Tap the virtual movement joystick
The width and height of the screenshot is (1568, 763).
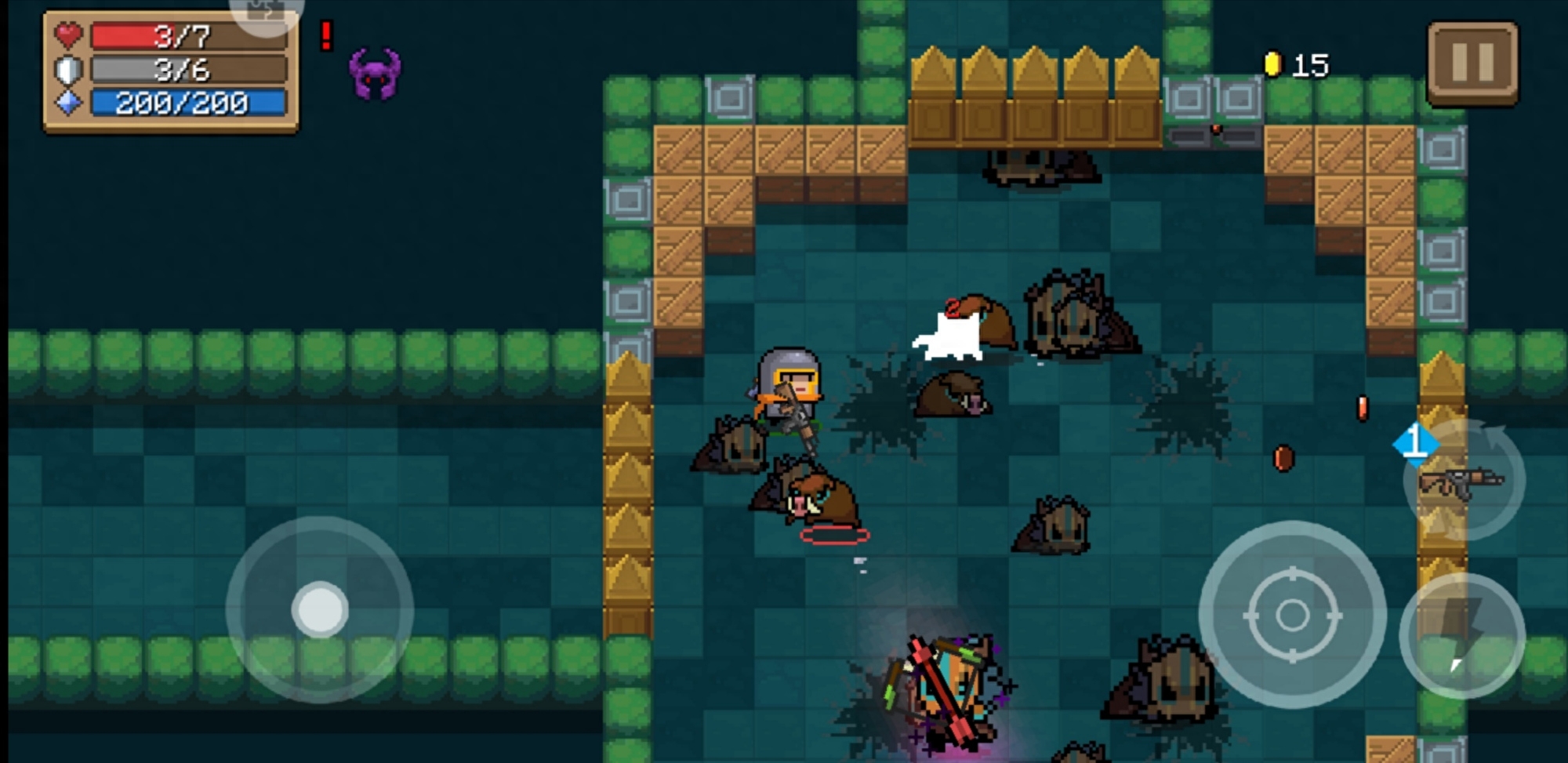[x=320, y=609]
